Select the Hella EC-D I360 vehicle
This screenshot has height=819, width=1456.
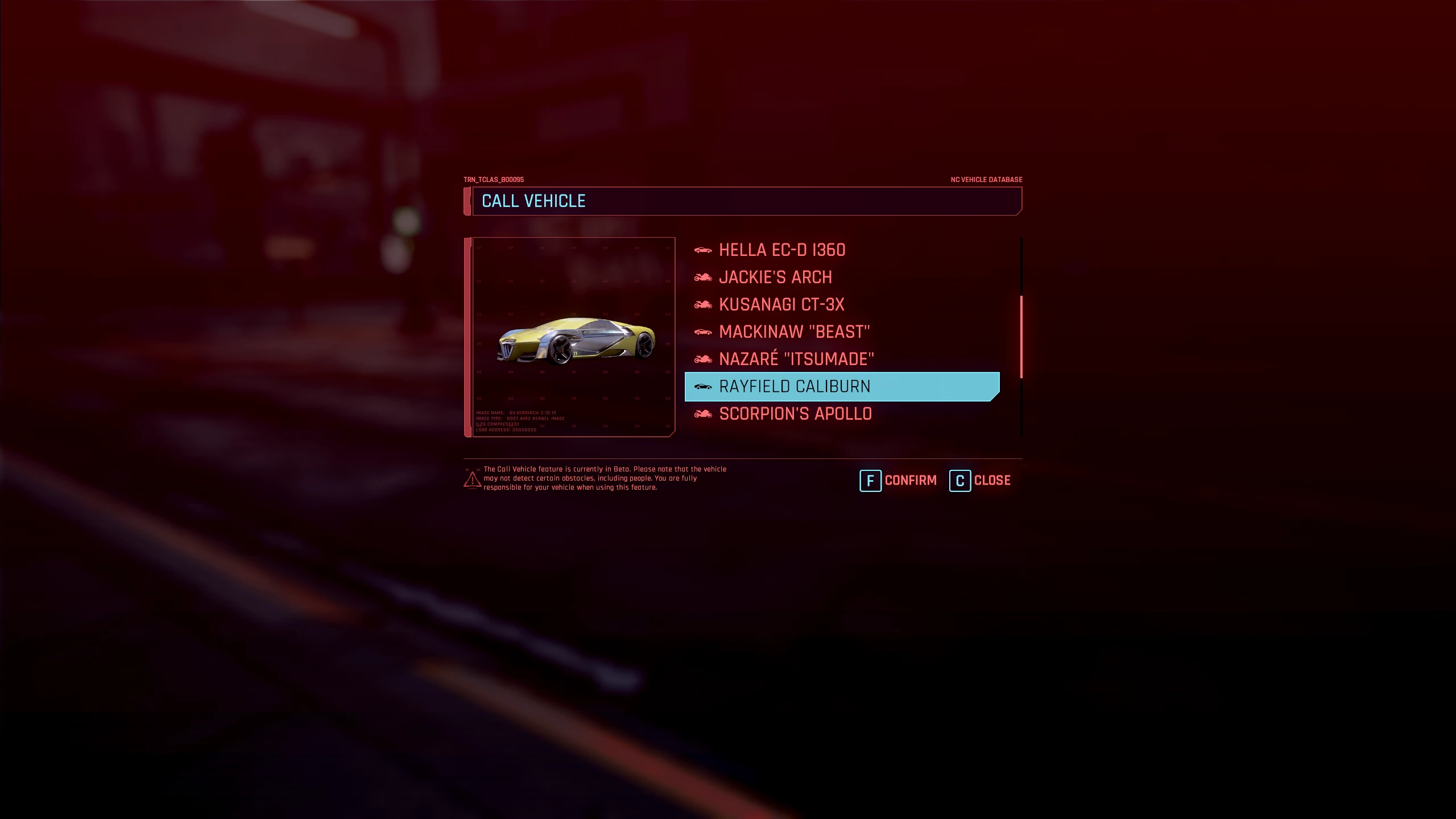coord(781,250)
